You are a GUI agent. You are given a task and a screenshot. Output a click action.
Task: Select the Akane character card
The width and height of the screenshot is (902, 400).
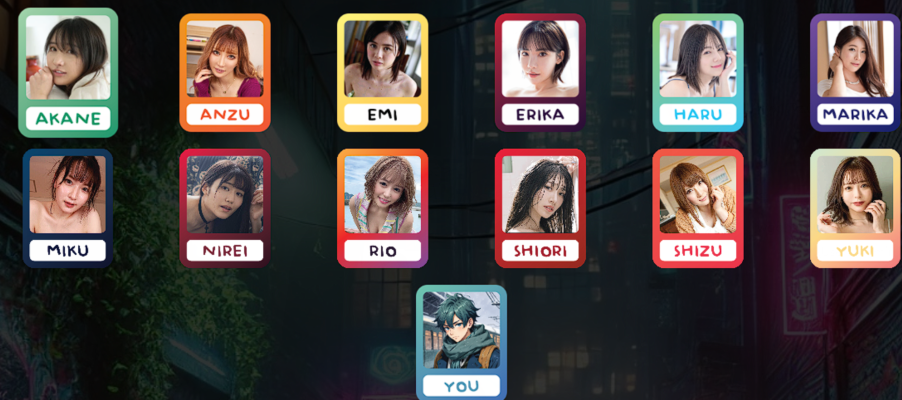(x=68, y=72)
